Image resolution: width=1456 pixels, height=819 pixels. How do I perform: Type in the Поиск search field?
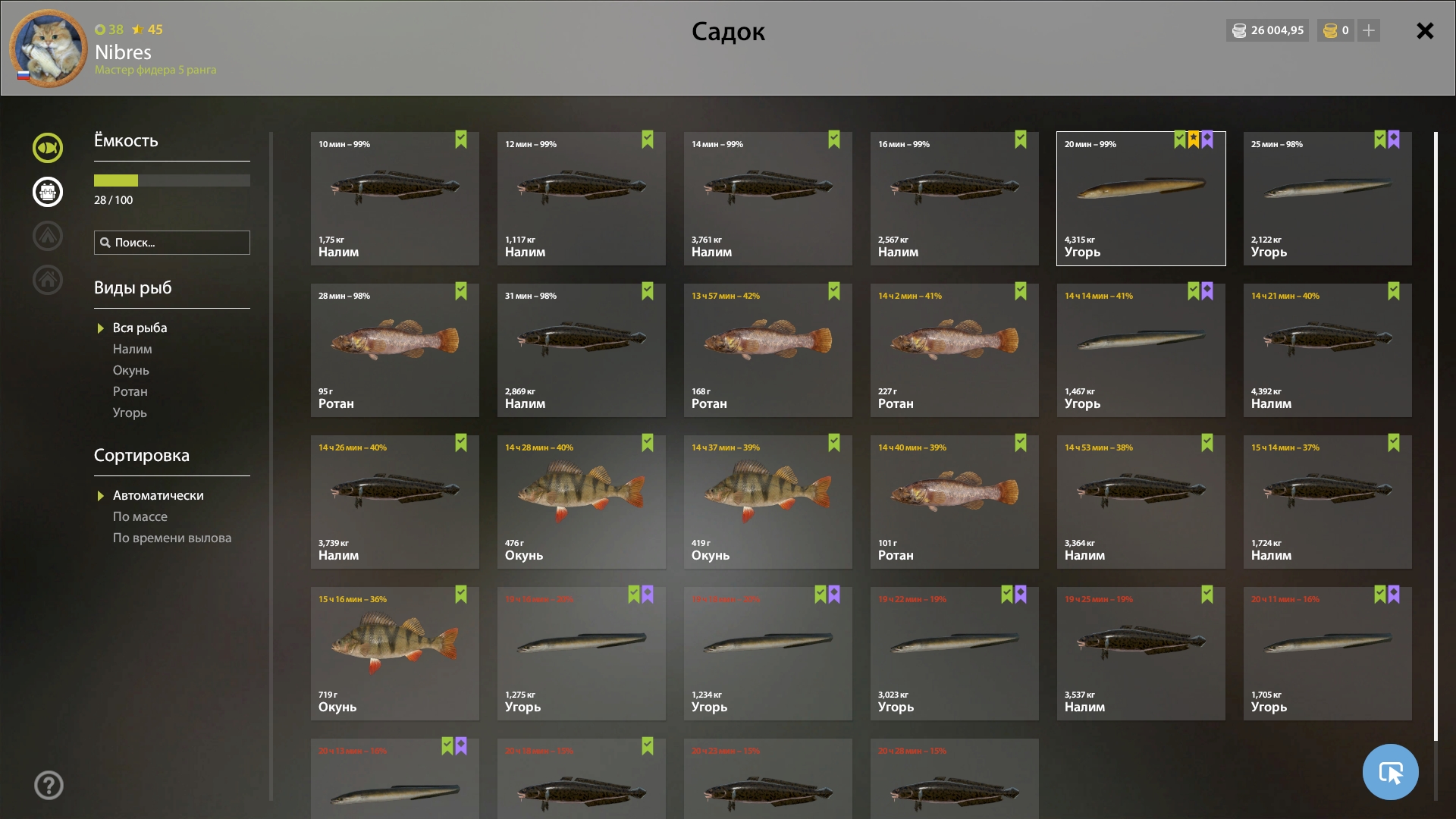(179, 243)
